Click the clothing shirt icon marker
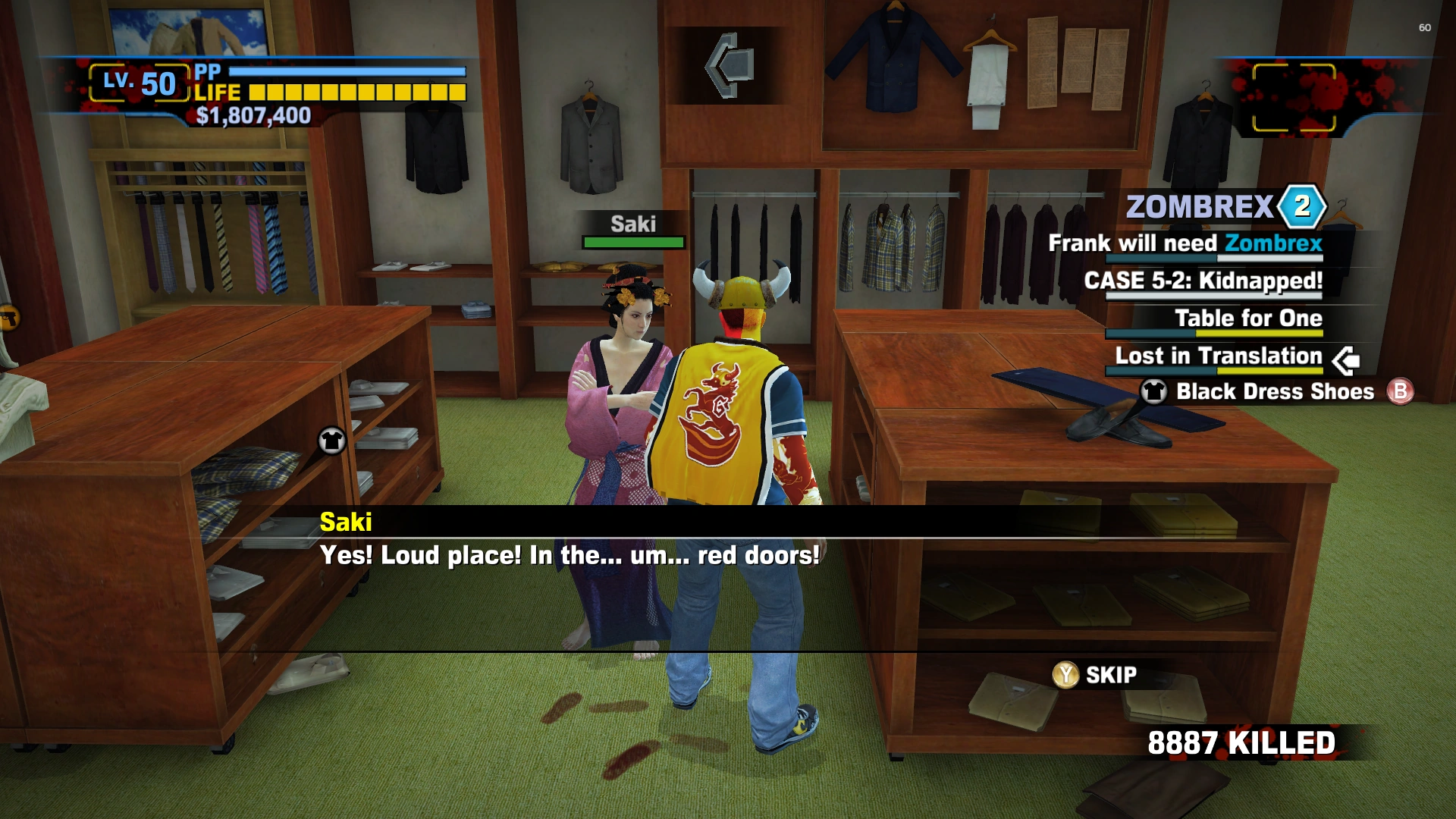This screenshot has height=819, width=1456. (331, 441)
